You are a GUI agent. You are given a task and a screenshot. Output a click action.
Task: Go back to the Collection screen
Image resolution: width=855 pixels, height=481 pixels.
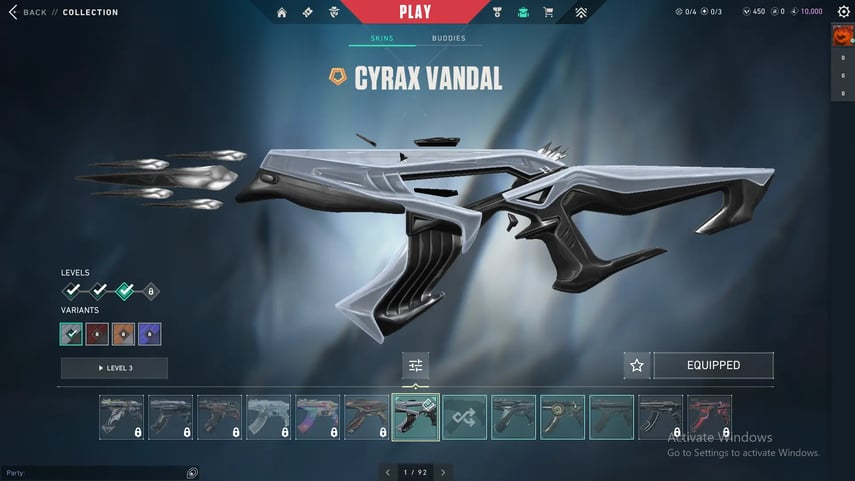tap(28, 12)
